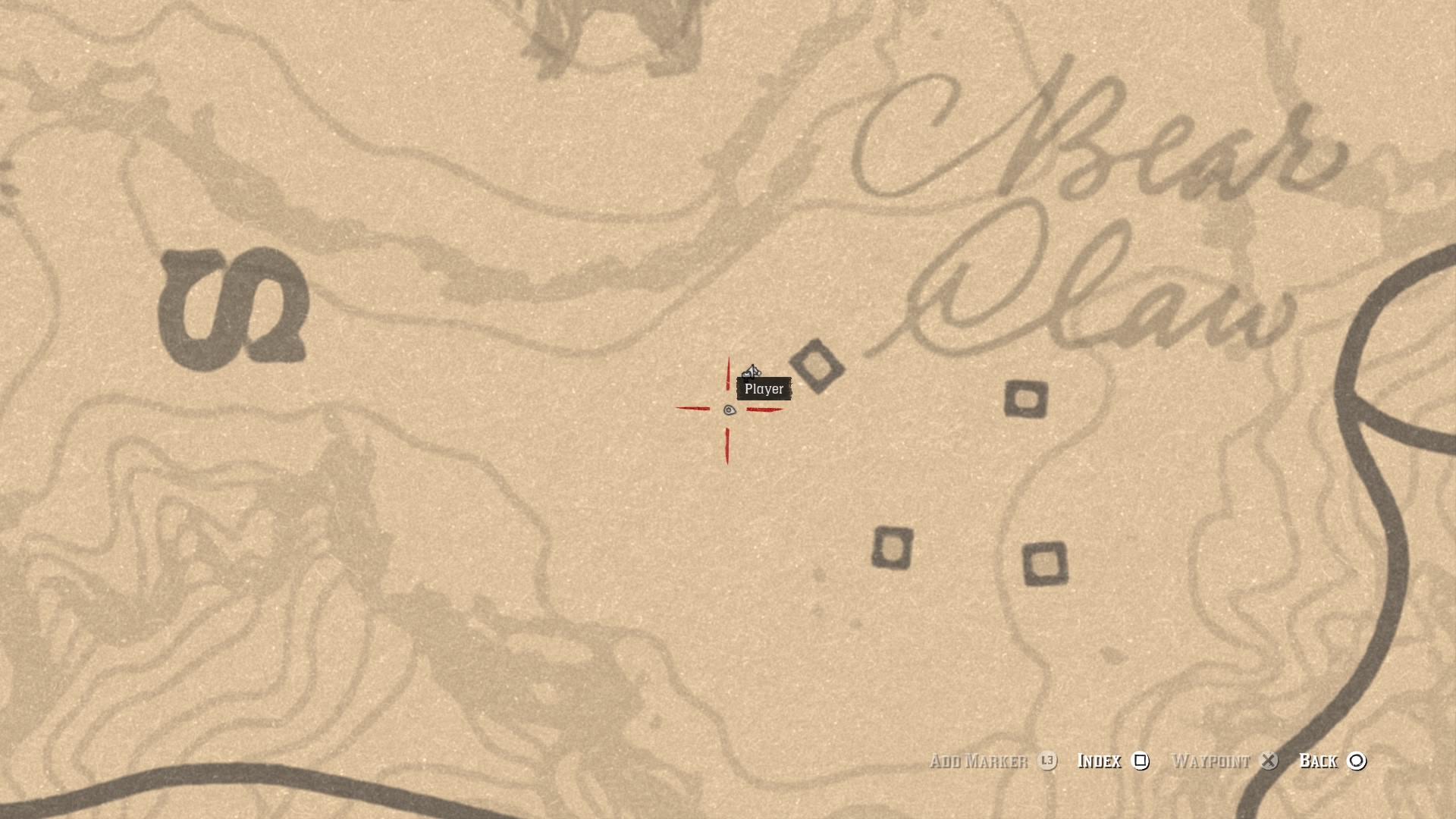Click the X button icon beside Waypoint

click(x=1269, y=761)
